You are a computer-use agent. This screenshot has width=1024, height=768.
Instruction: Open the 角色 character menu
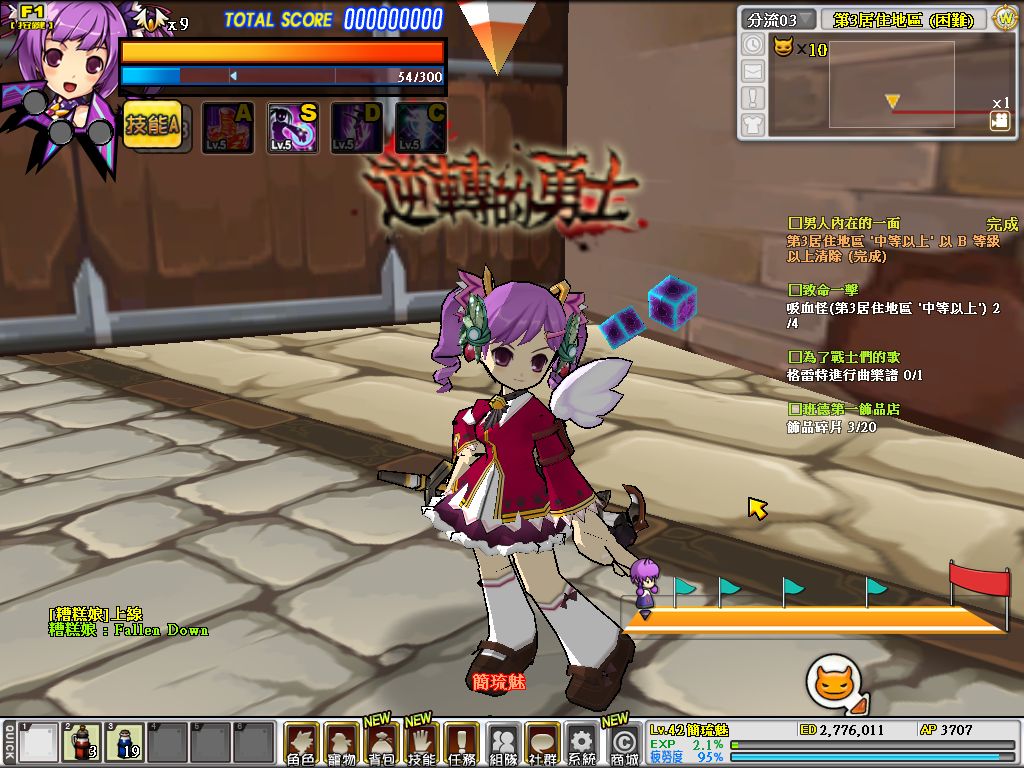(301, 744)
